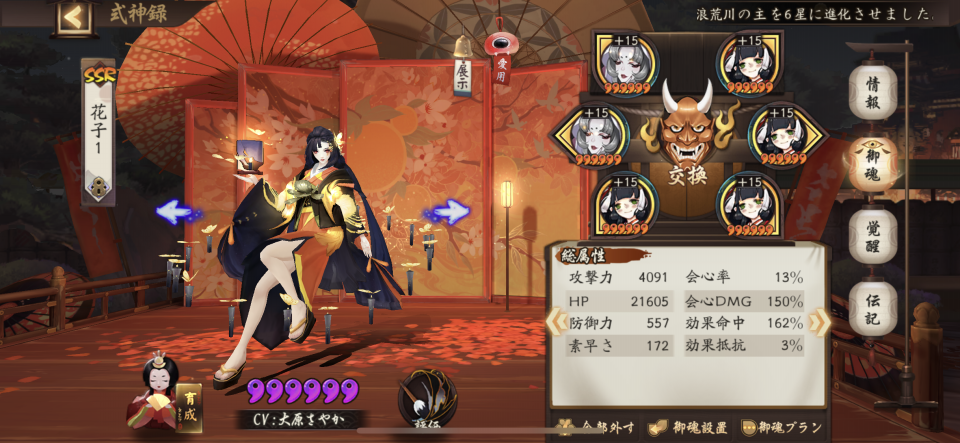Viewport: 960px width, 443px height.
Task: Show the previous stats page with the panel's left arrow
Action: click(556, 321)
